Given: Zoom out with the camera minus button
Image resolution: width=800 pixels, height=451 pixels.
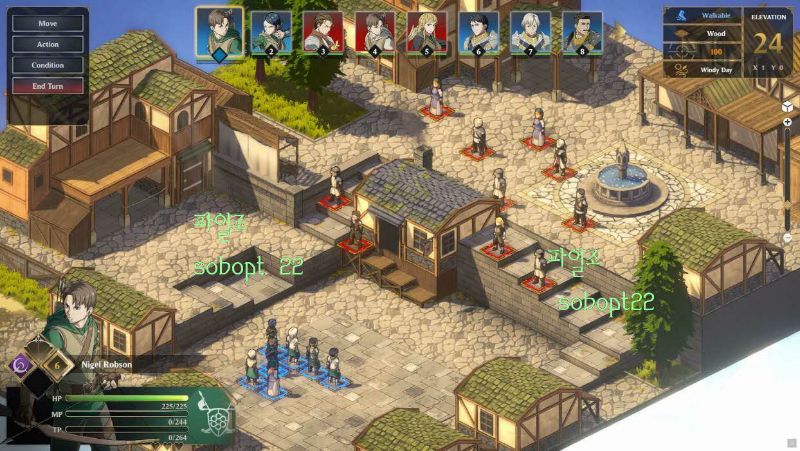Looking at the screenshot, I should [787, 238].
